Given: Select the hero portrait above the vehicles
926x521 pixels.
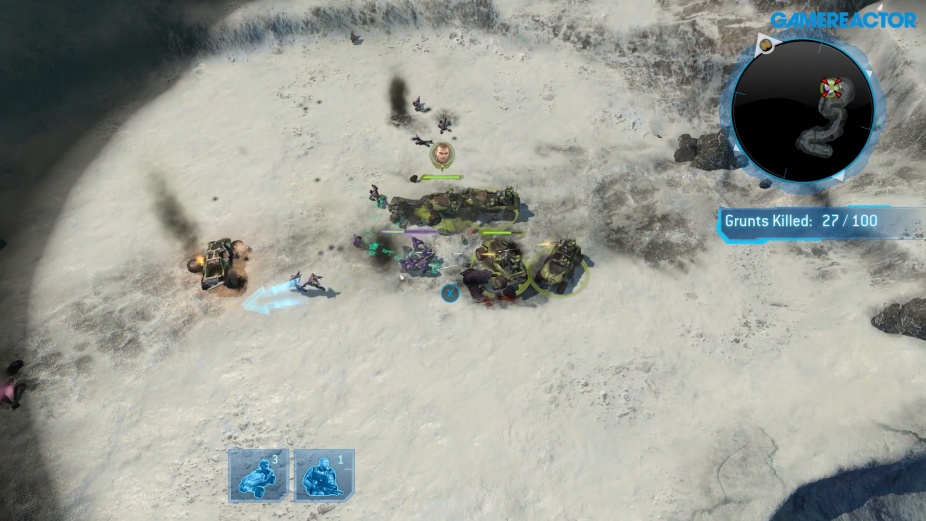Looking at the screenshot, I should click(442, 155).
